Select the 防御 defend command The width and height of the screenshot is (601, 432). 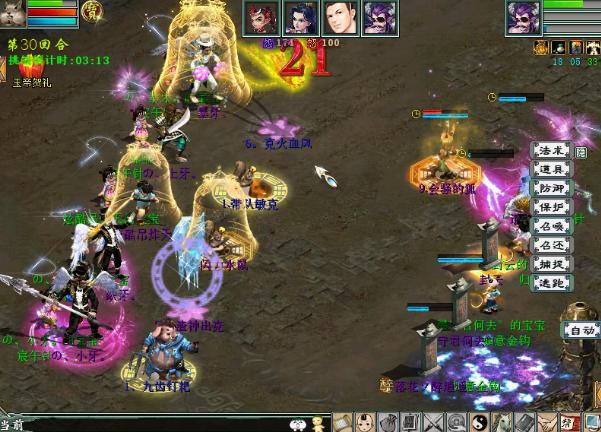tap(551, 188)
